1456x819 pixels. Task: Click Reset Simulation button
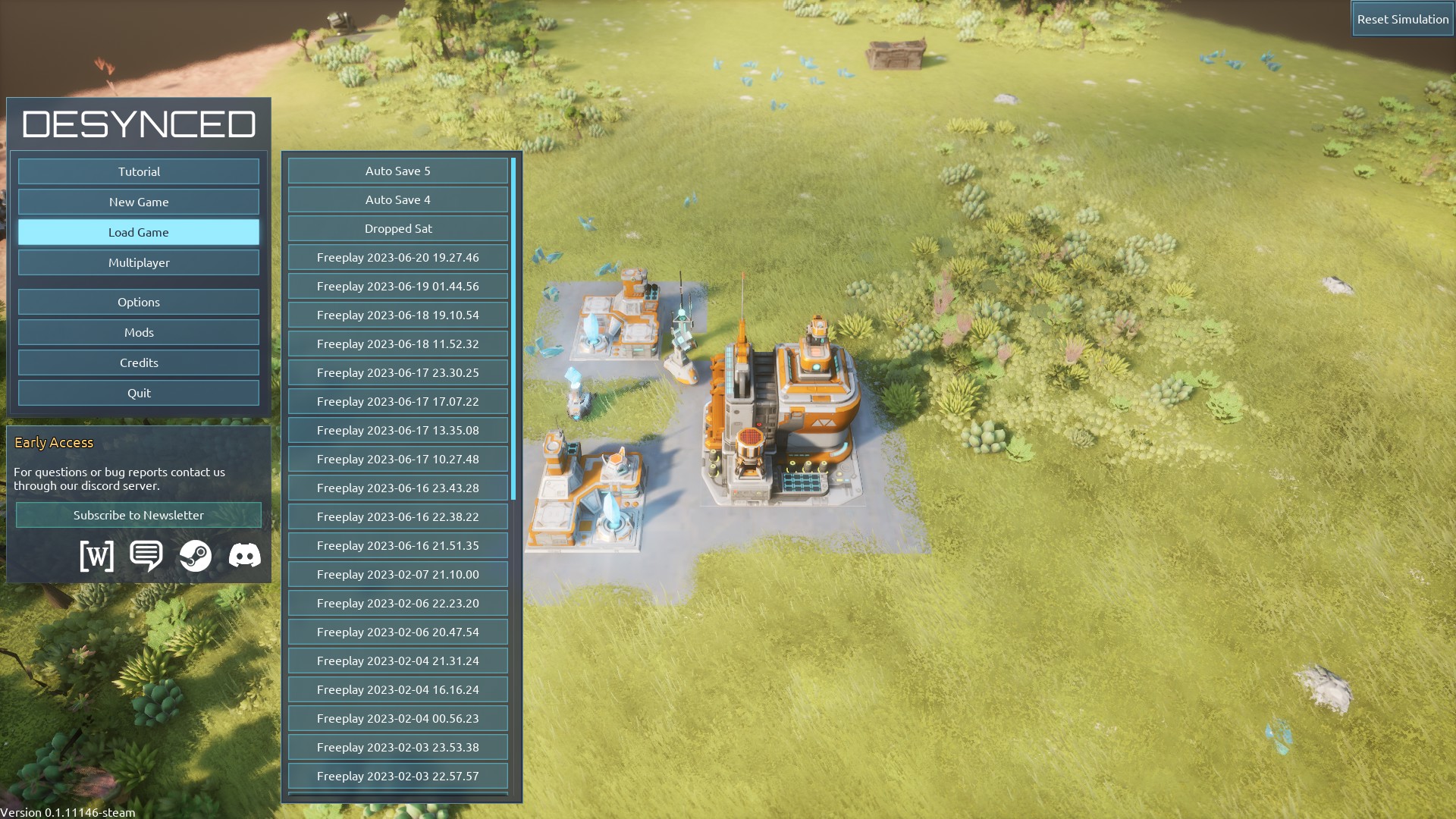point(1402,19)
